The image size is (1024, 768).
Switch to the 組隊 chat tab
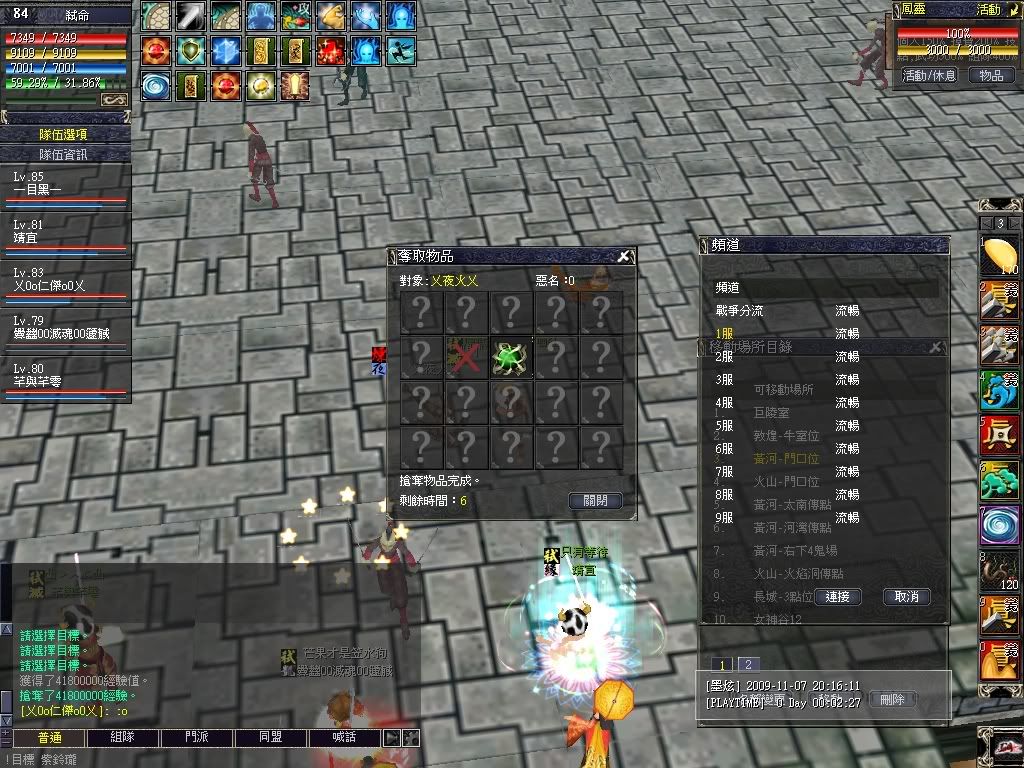[123, 737]
